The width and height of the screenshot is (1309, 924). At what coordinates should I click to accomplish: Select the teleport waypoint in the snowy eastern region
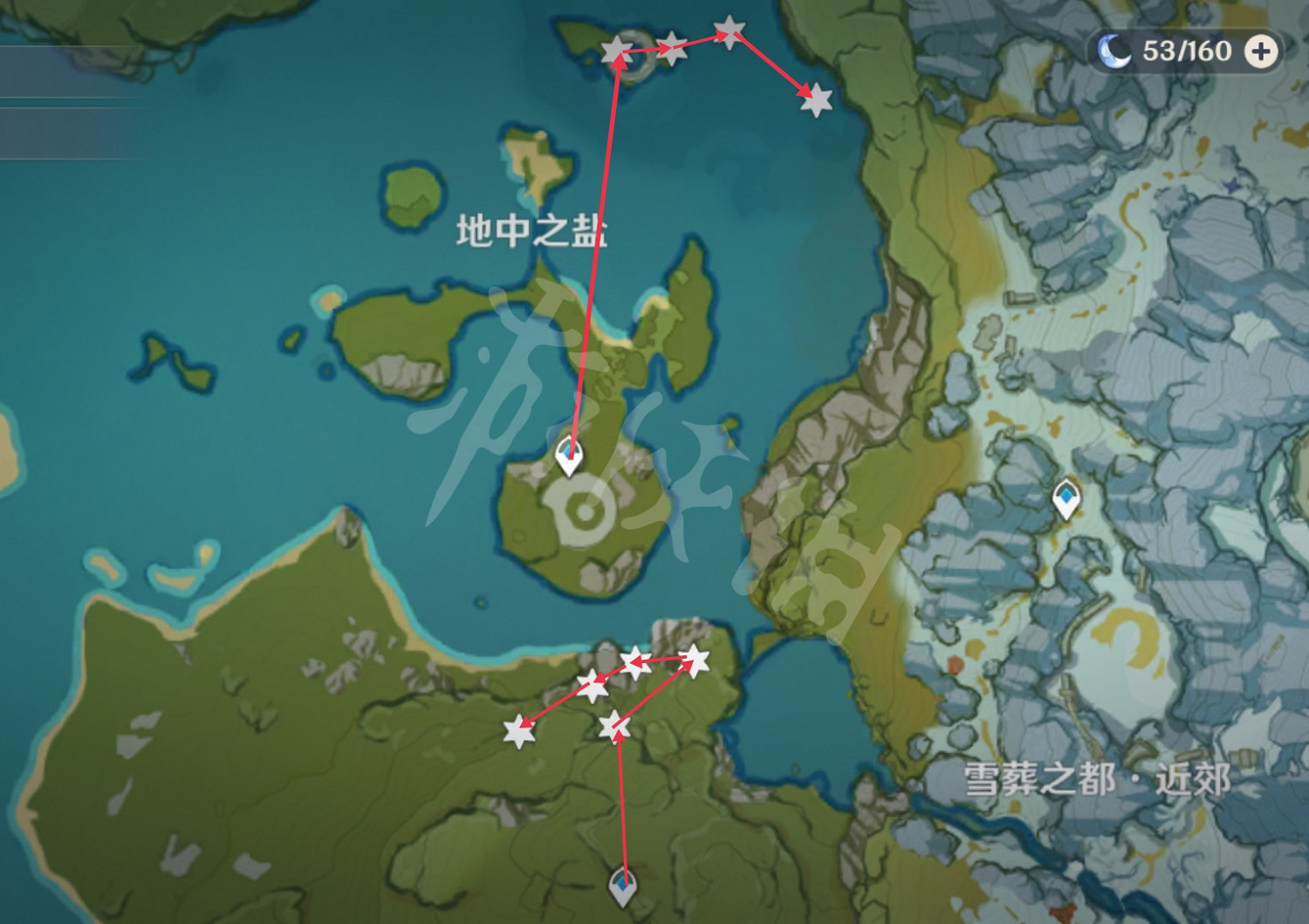tap(1068, 498)
